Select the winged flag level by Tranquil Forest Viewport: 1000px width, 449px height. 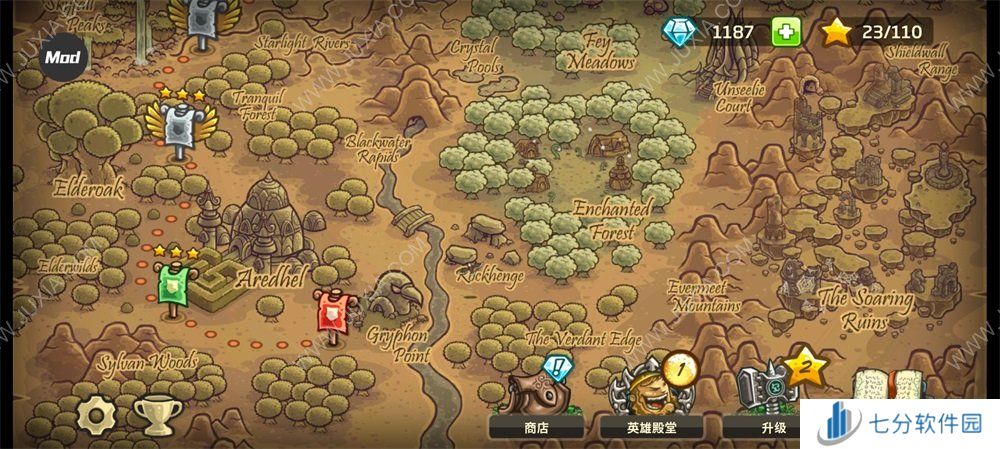pos(180,127)
